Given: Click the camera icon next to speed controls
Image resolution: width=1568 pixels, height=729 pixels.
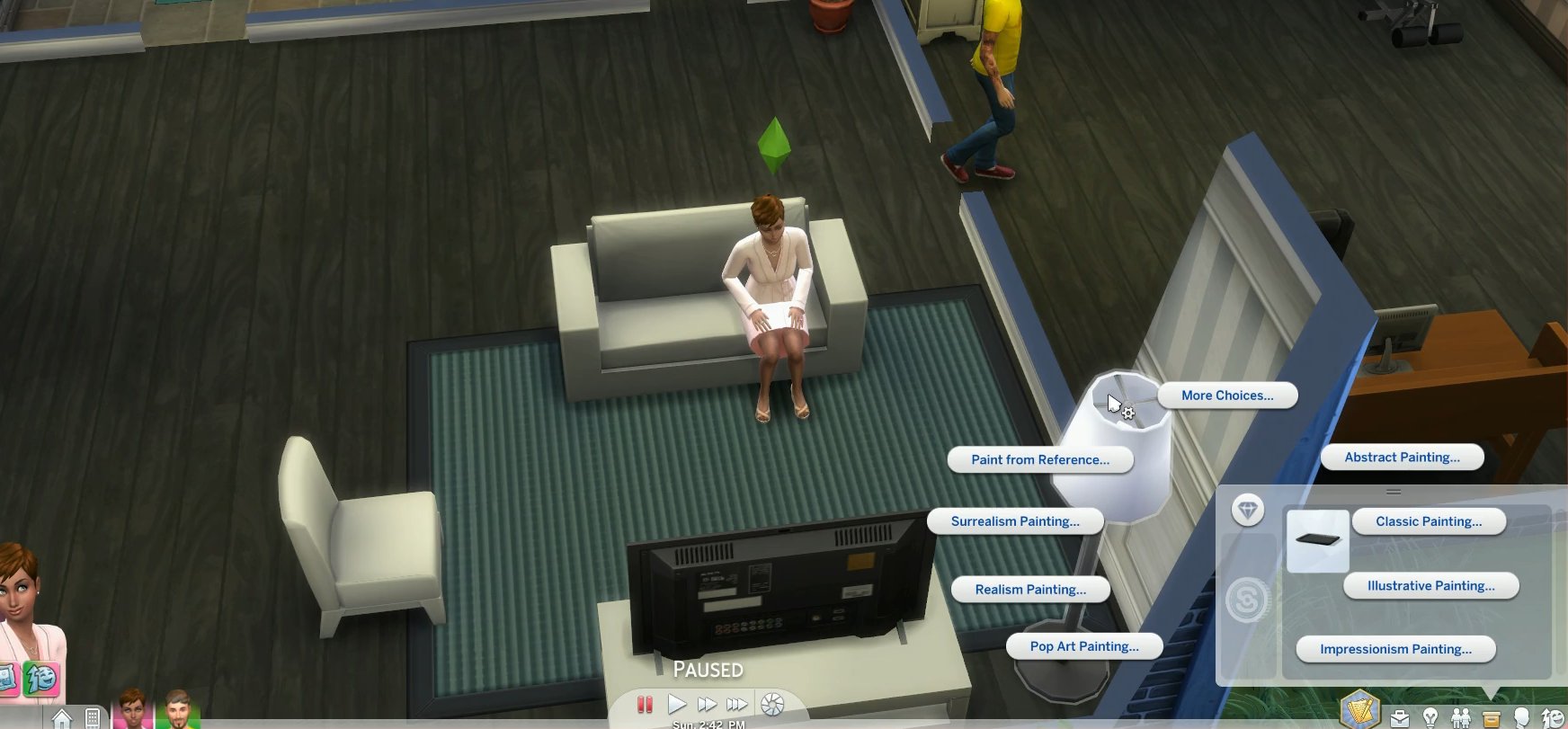Looking at the screenshot, I should point(771,705).
